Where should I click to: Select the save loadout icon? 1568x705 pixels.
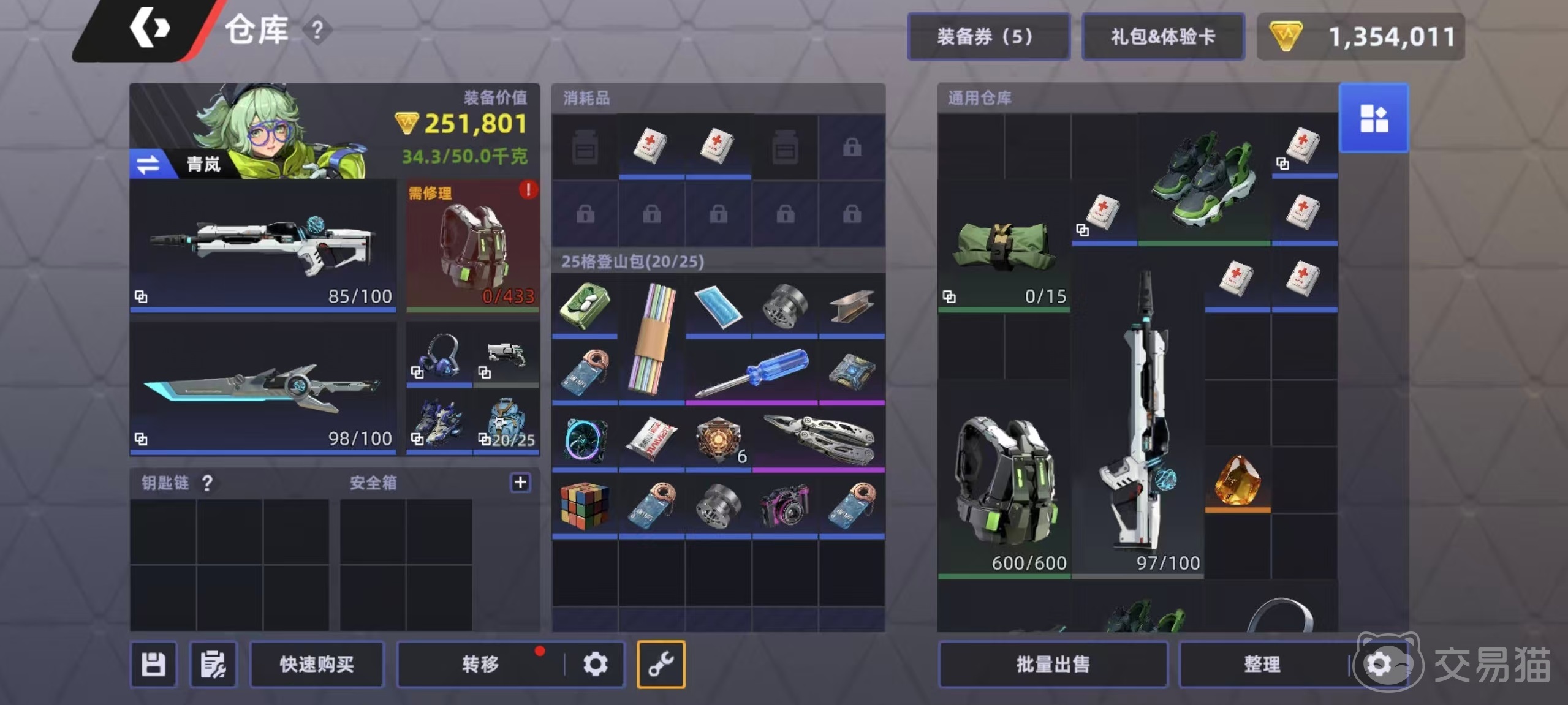(x=153, y=664)
